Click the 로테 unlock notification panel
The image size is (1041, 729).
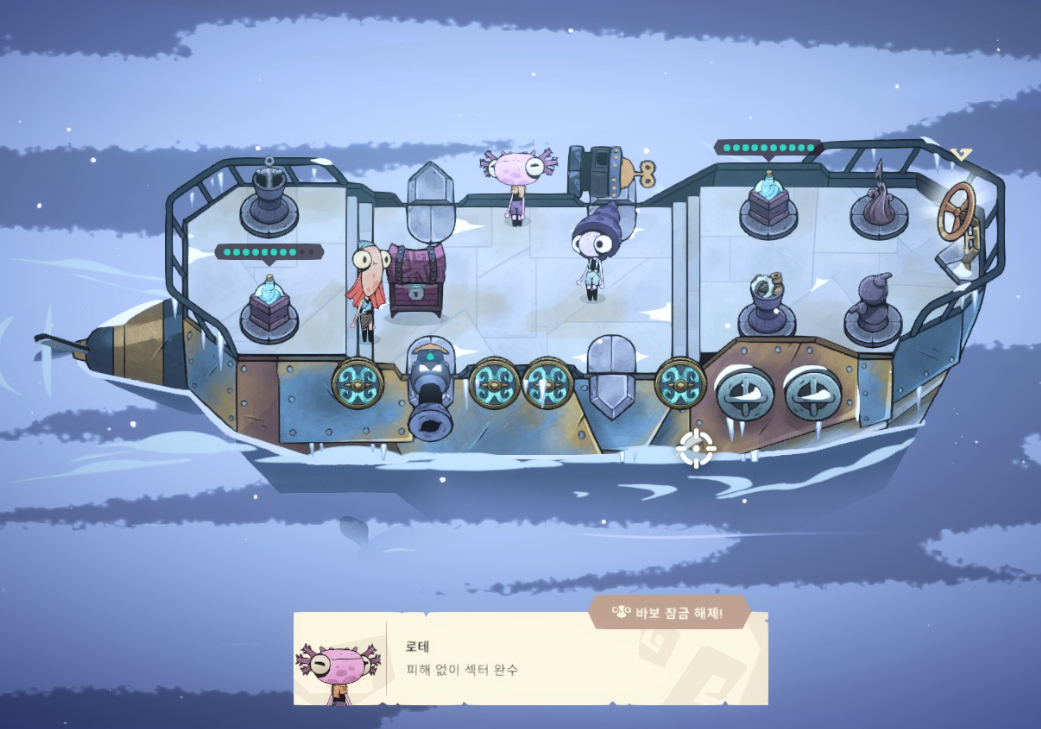point(530,658)
